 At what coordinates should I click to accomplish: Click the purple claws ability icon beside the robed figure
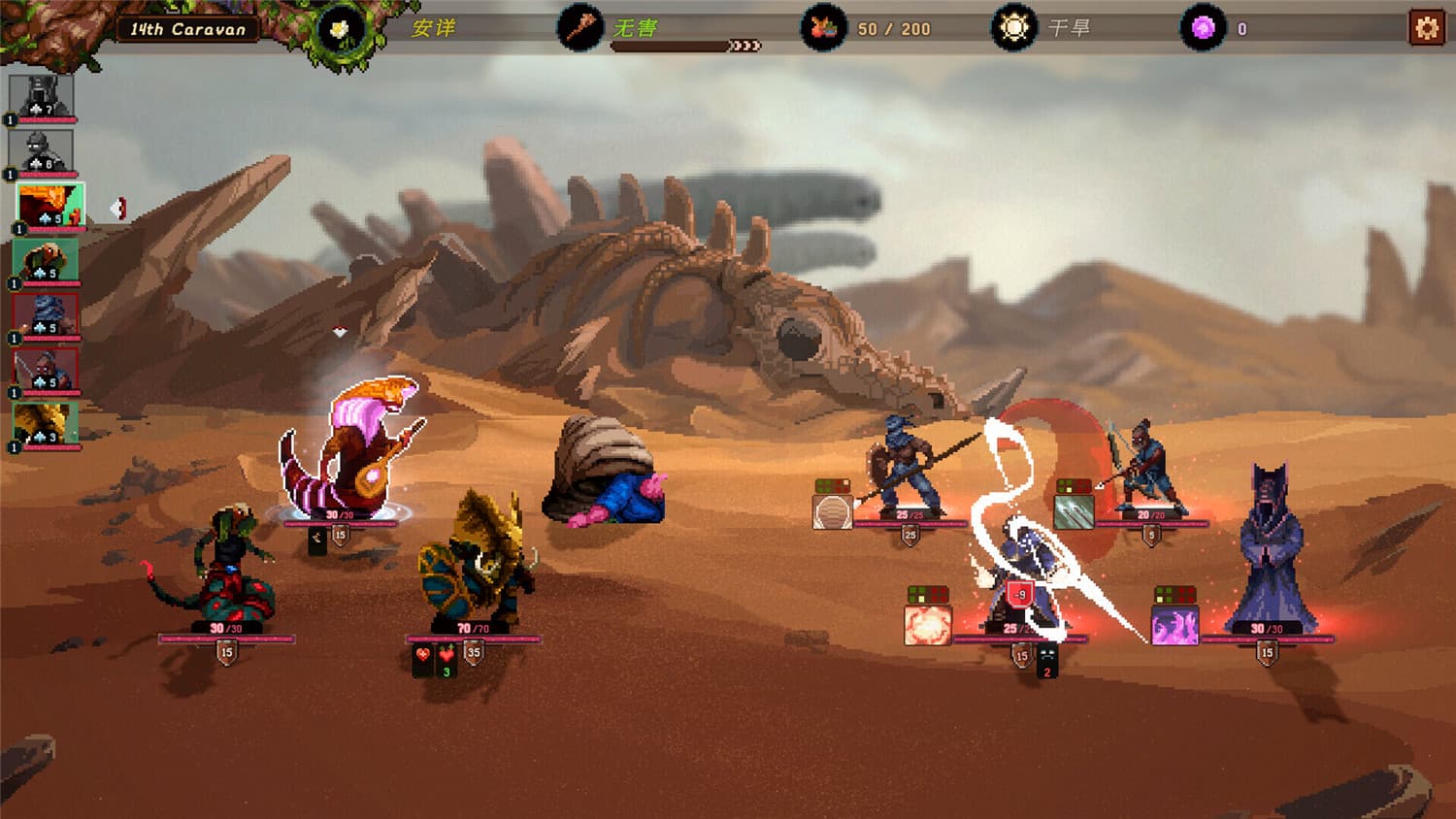(x=1175, y=625)
